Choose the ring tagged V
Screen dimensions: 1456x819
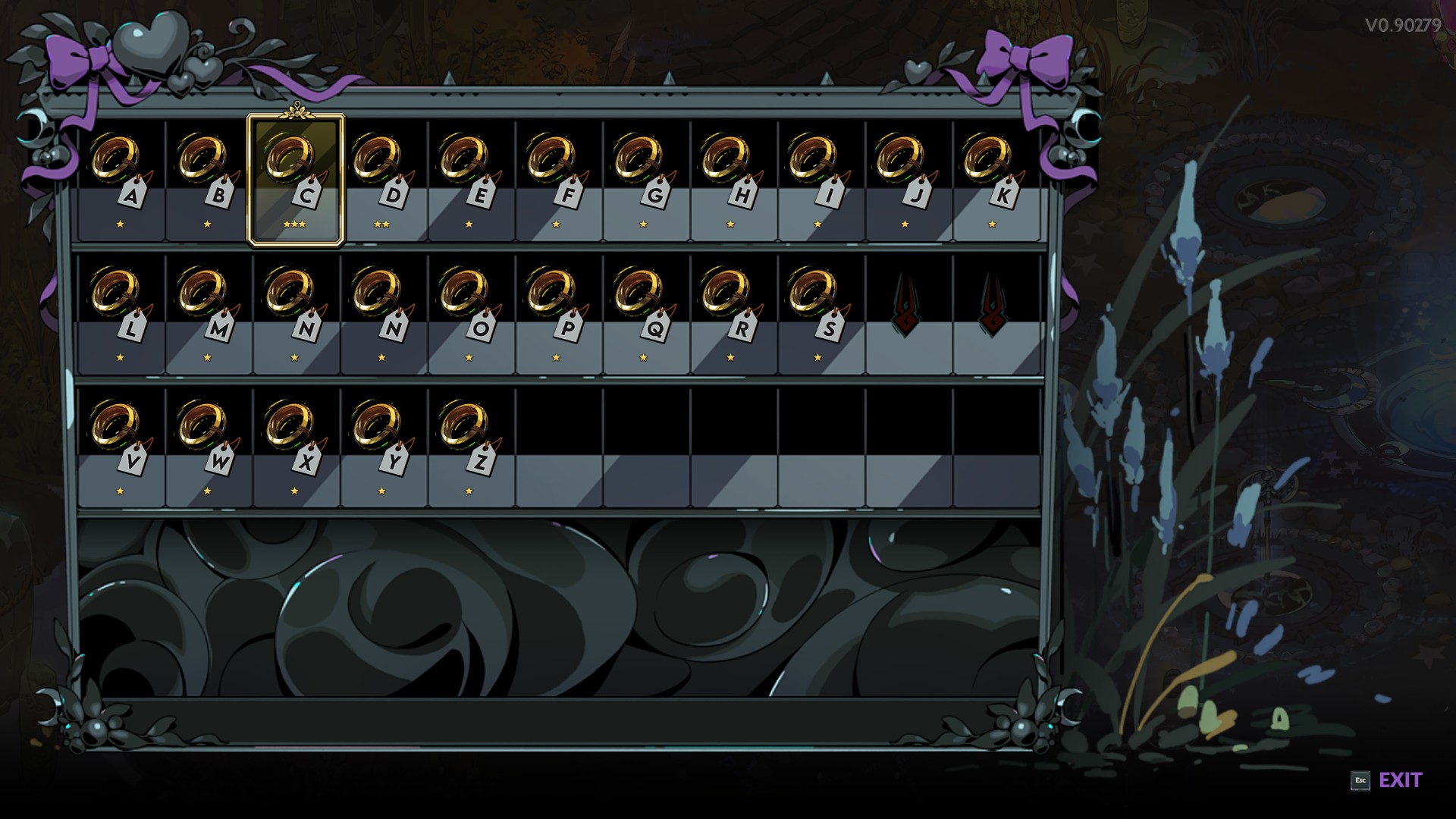pos(121,447)
